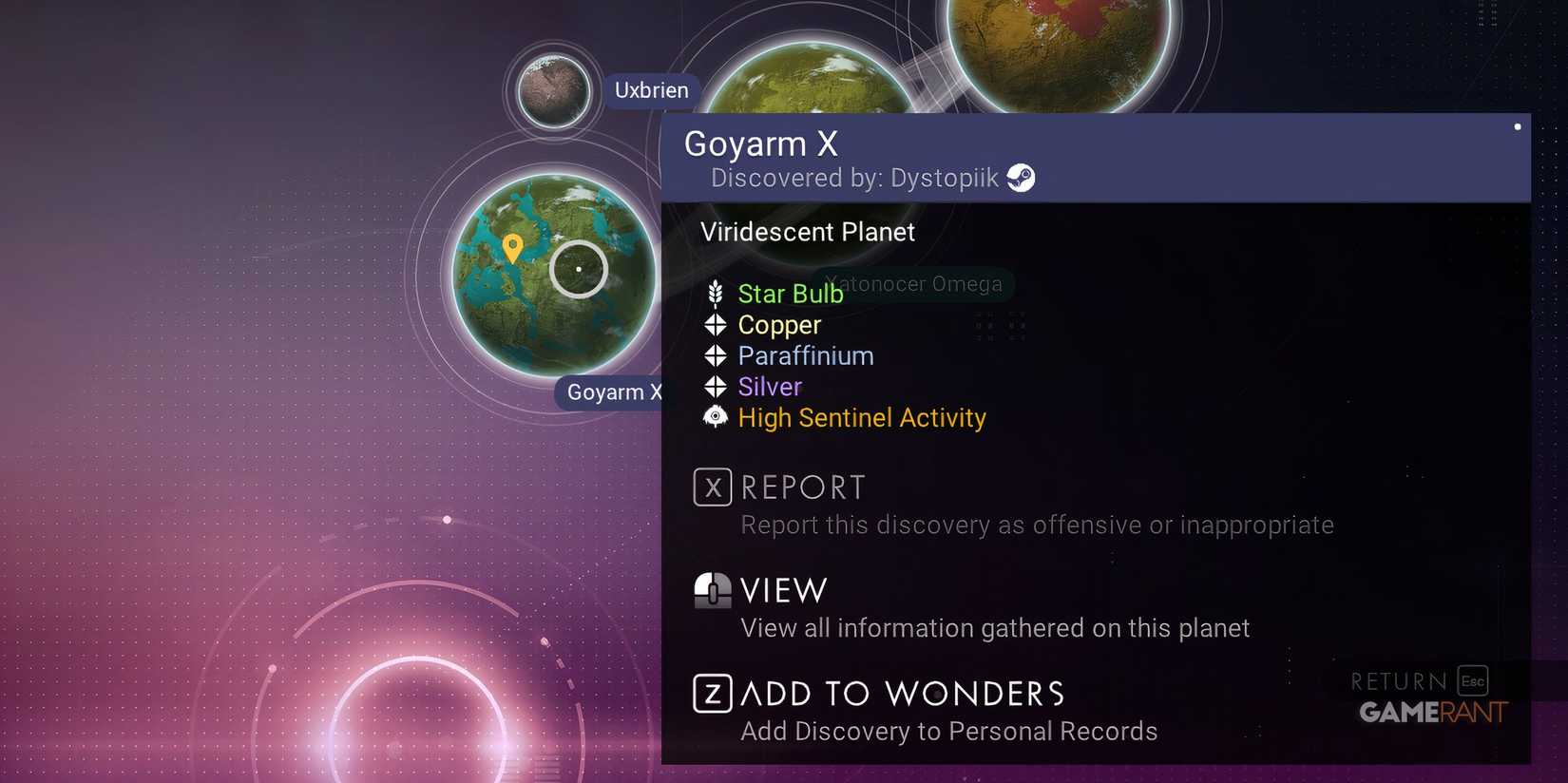Select the planet Uxbrien

point(552,91)
